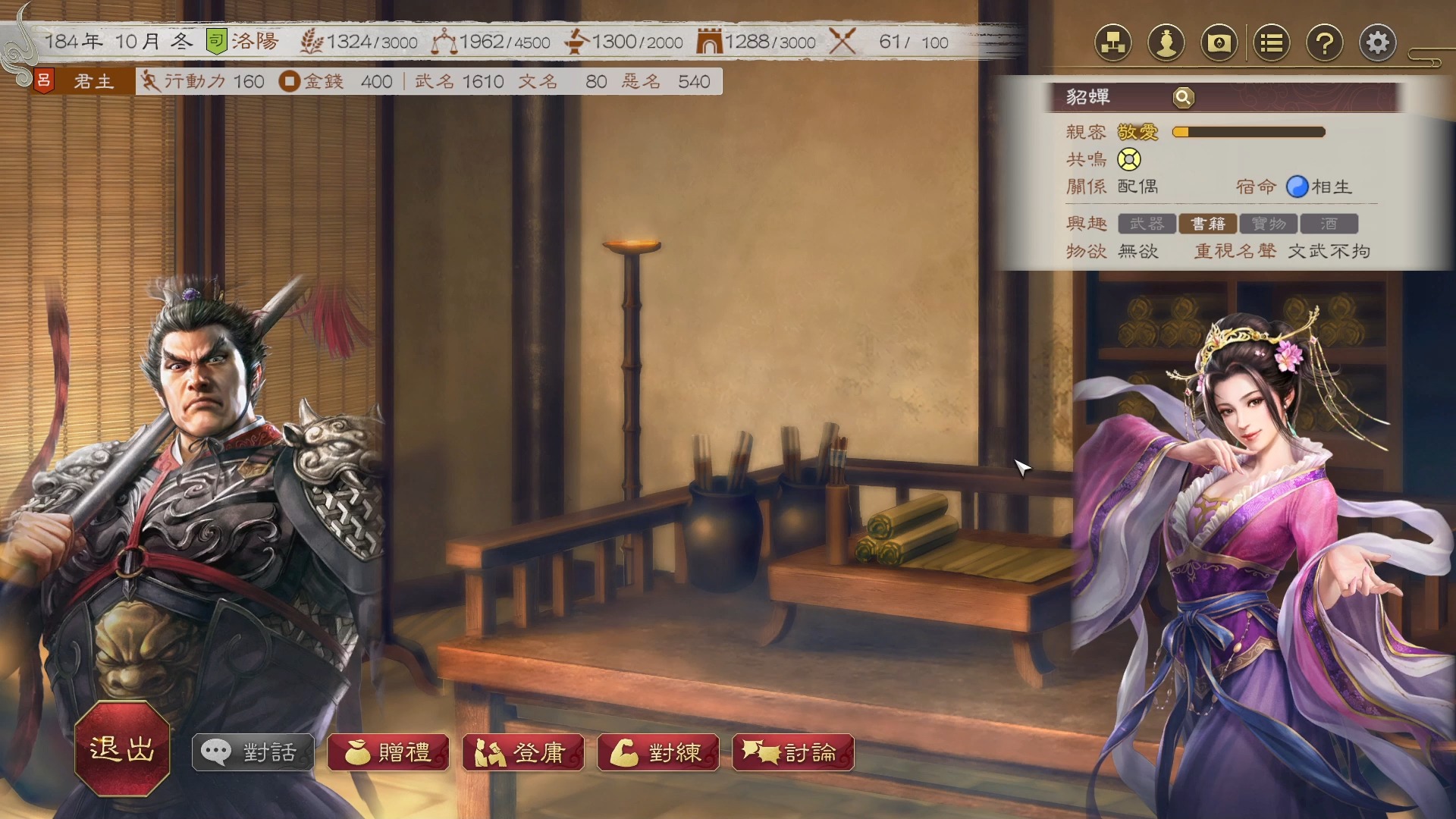Open the list menu icon
The width and height of the screenshot is (1456, 819).
pos(1272,43)
